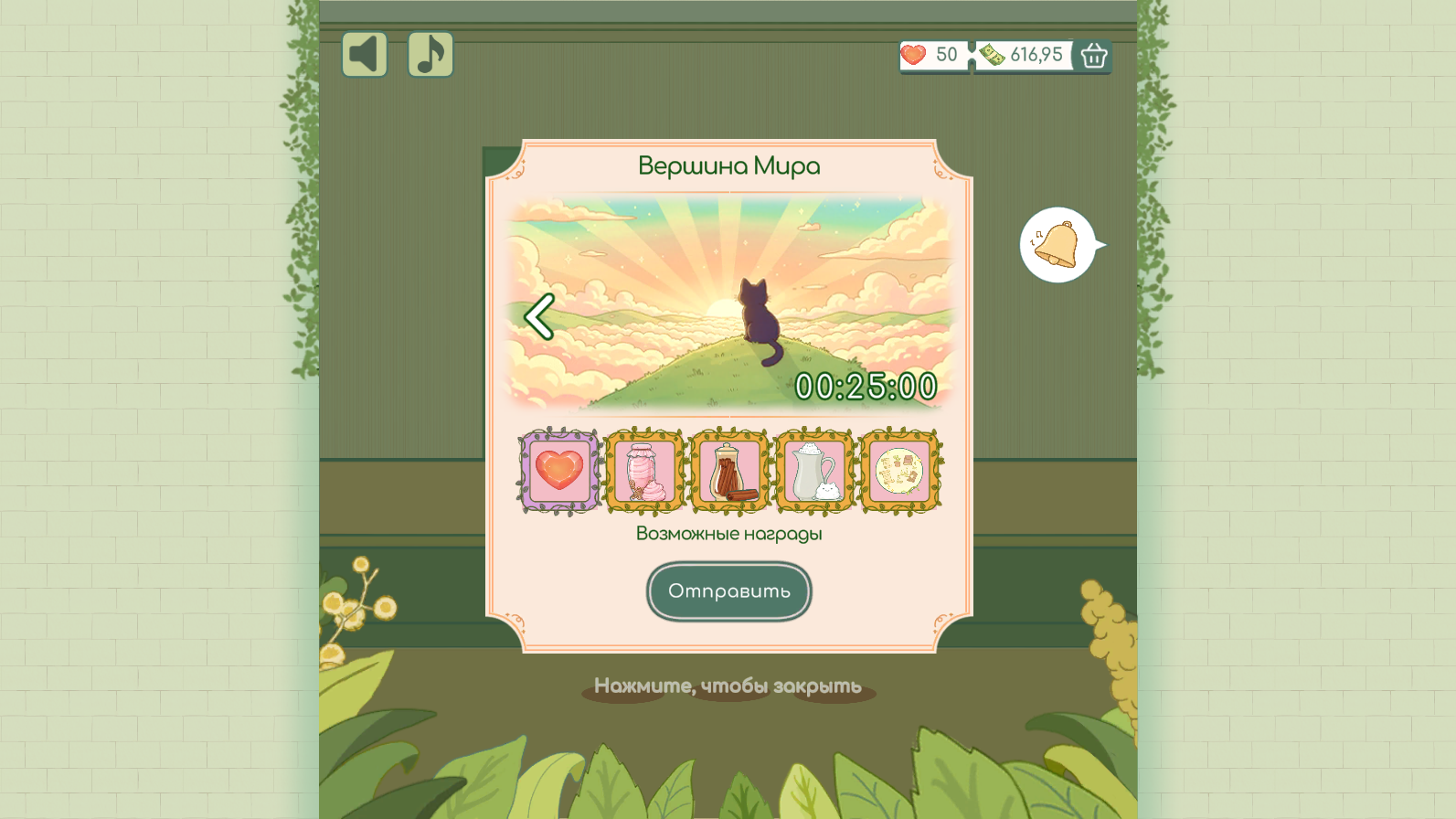The image size is (1456, 819).
Task: Click the shopping basket icon
Action: pos(1093,56)
